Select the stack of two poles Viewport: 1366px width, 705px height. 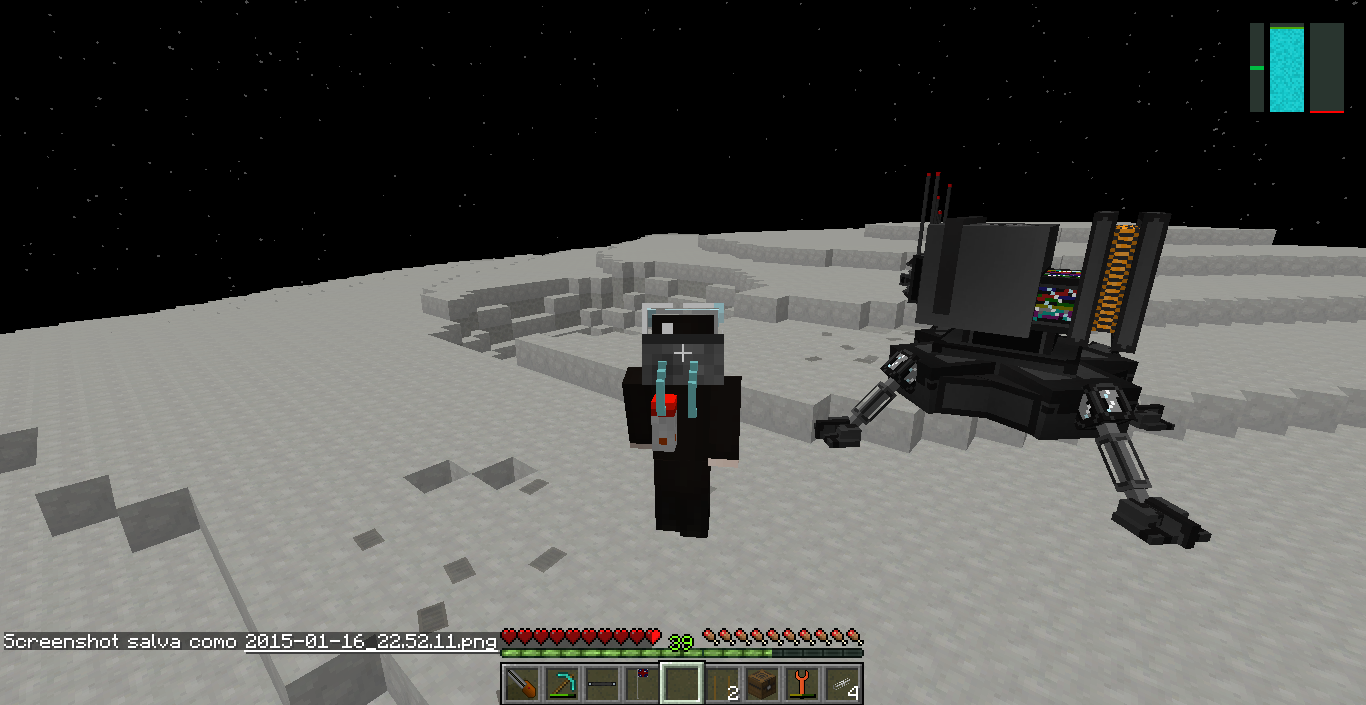click(x=722, y=685)
